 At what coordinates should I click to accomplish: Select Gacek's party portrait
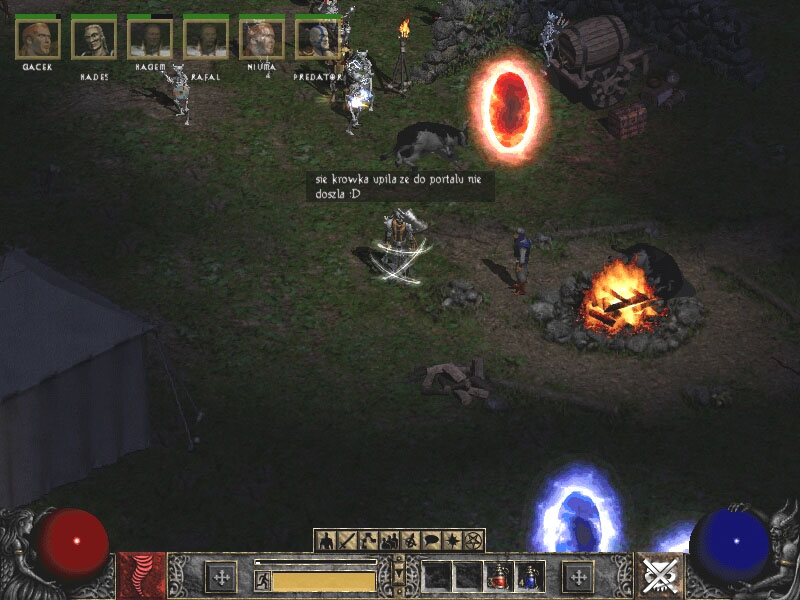point(38,39)
